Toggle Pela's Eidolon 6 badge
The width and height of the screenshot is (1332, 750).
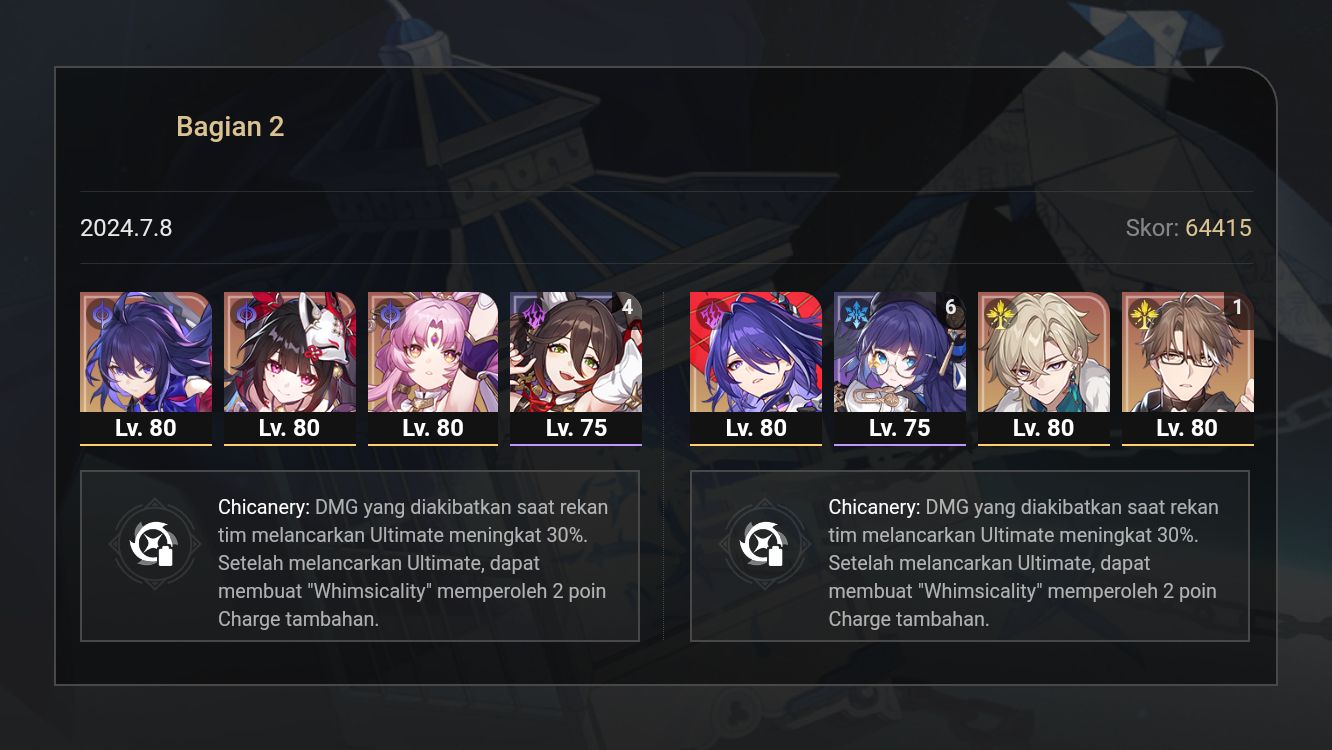click(951, 308)
